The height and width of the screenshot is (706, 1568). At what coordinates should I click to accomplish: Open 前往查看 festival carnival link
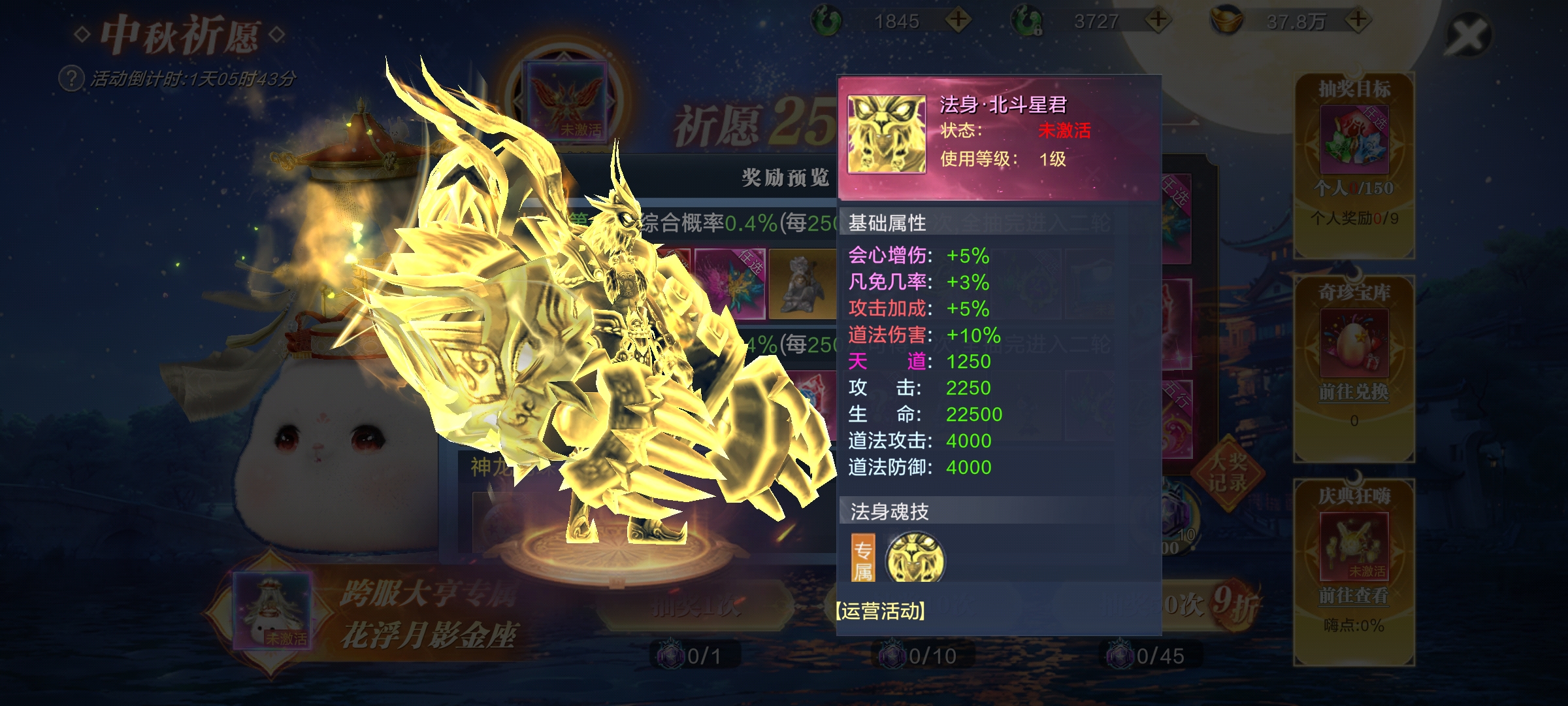pyautogui.click(x=1354, y=596)
